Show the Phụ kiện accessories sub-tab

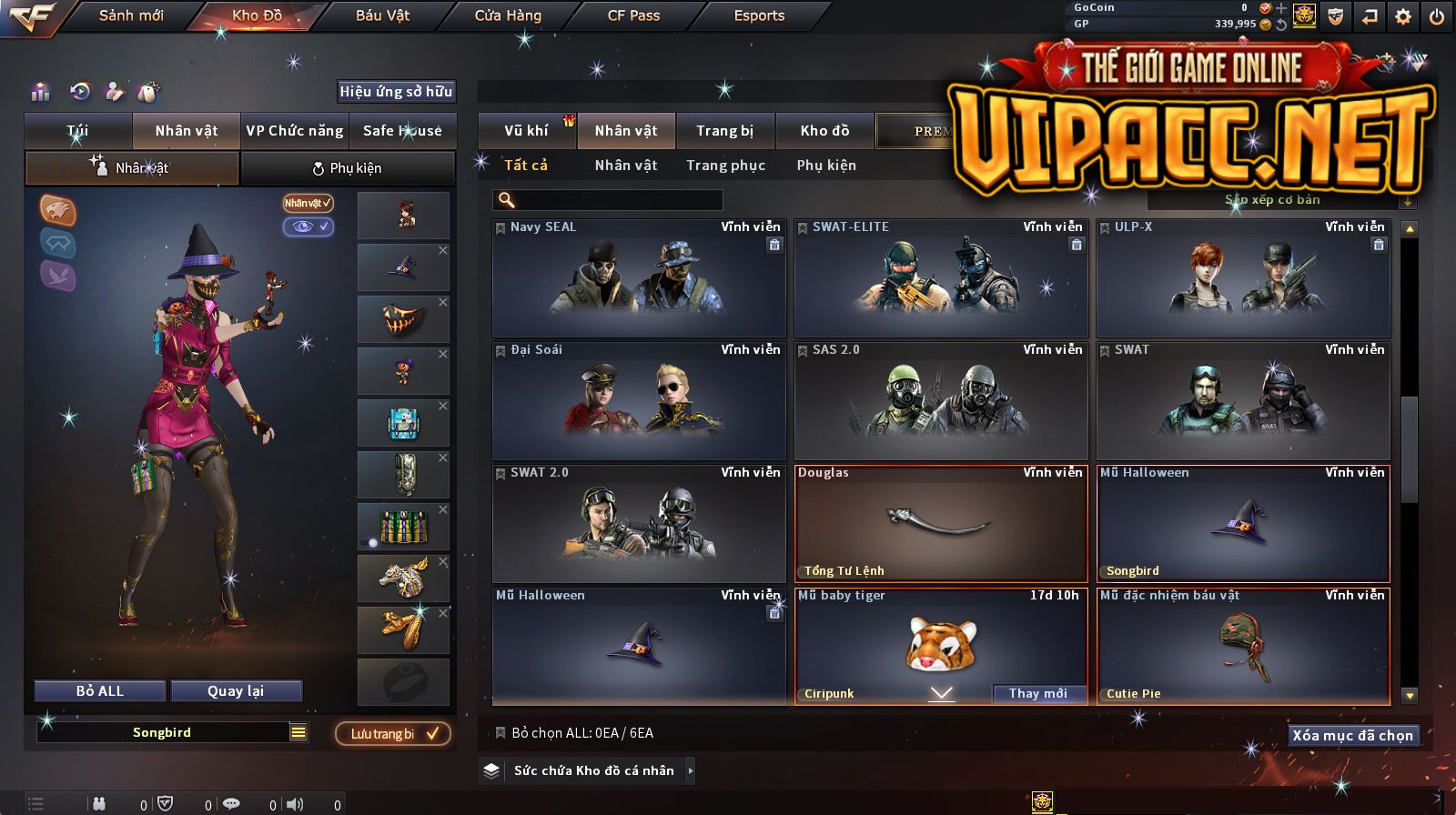(x=348, y=168)
